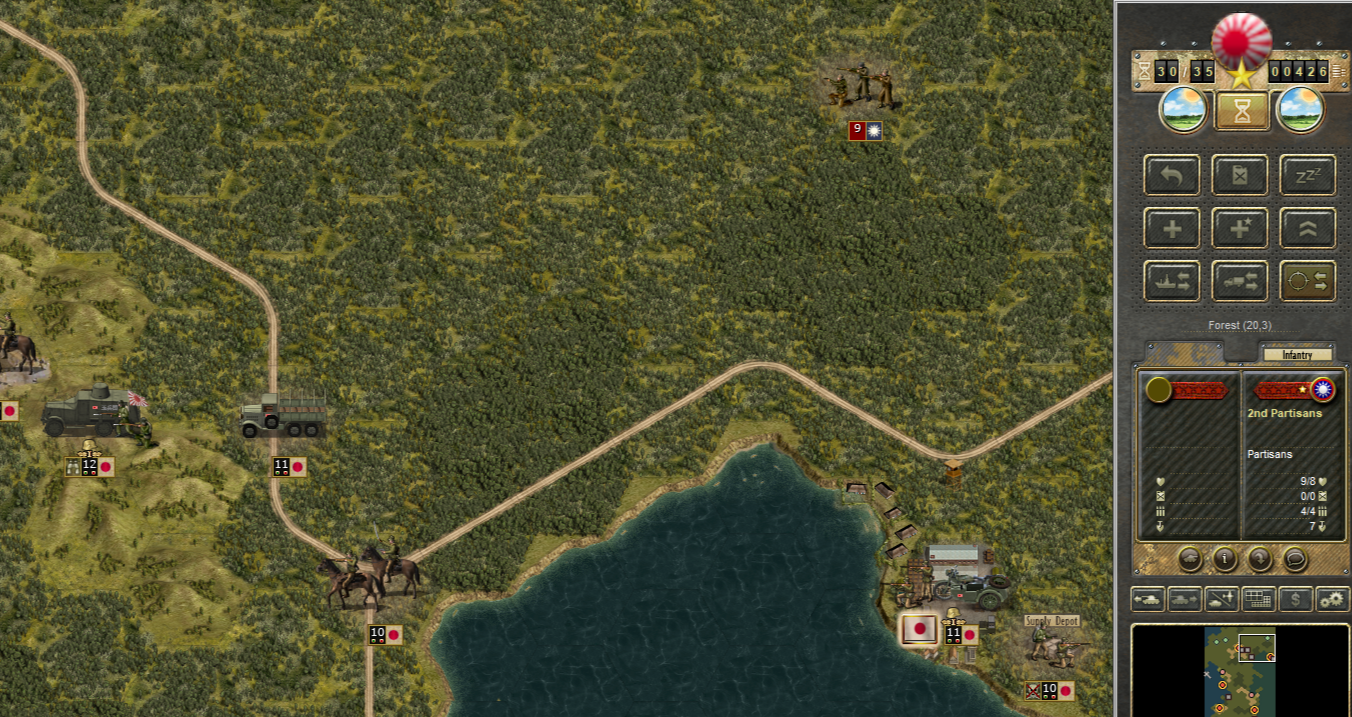
Task: Put the unit to sleep with the Zzz button
Action: point(1308,176)
